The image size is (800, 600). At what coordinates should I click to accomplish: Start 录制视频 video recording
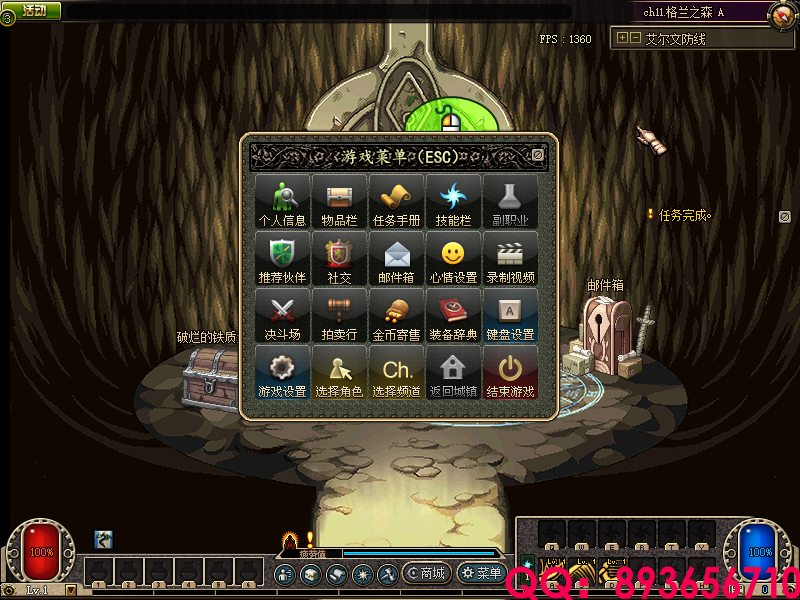[510, 258]
